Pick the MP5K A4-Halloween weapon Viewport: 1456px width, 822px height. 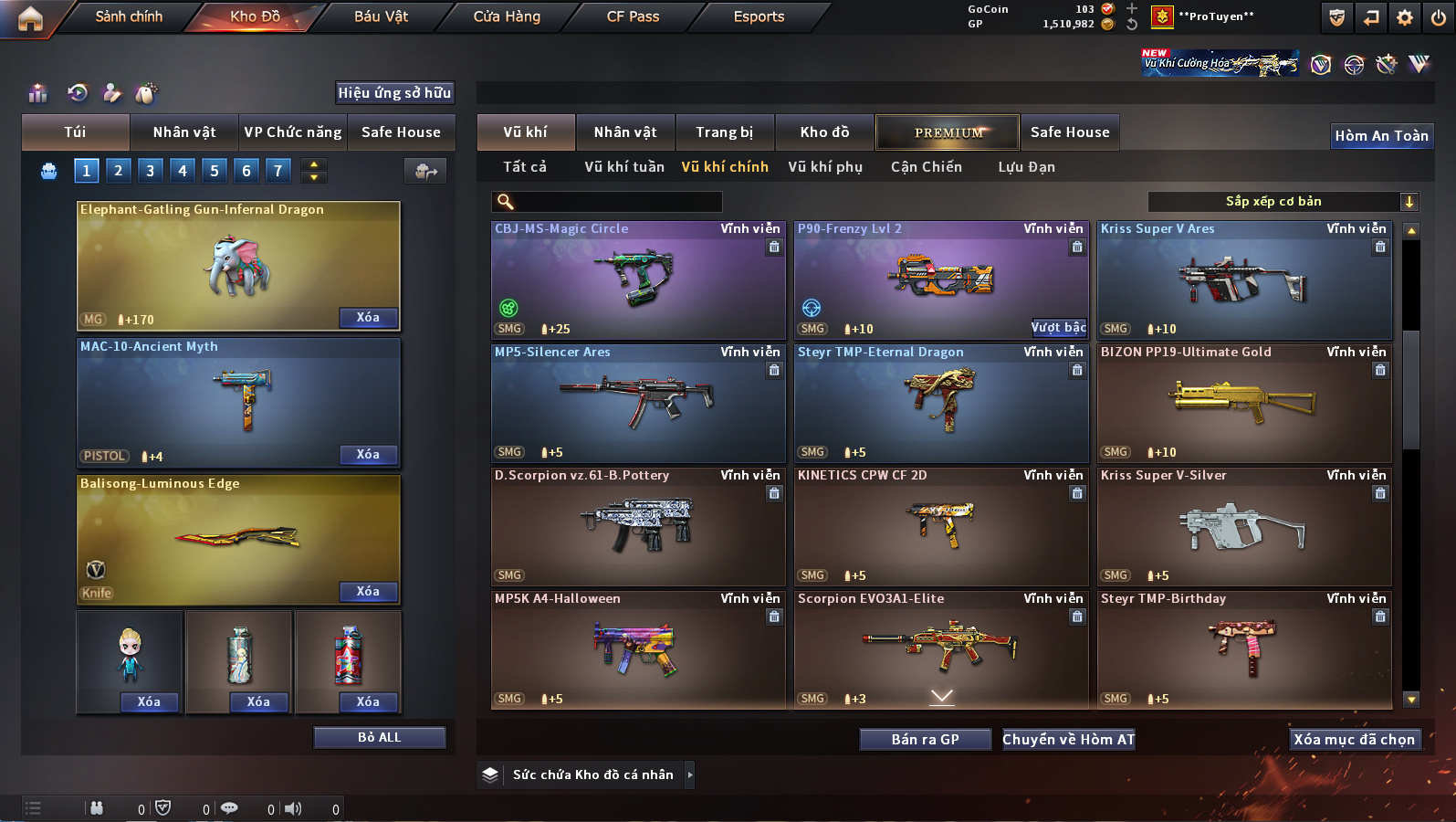click(637, 648)
